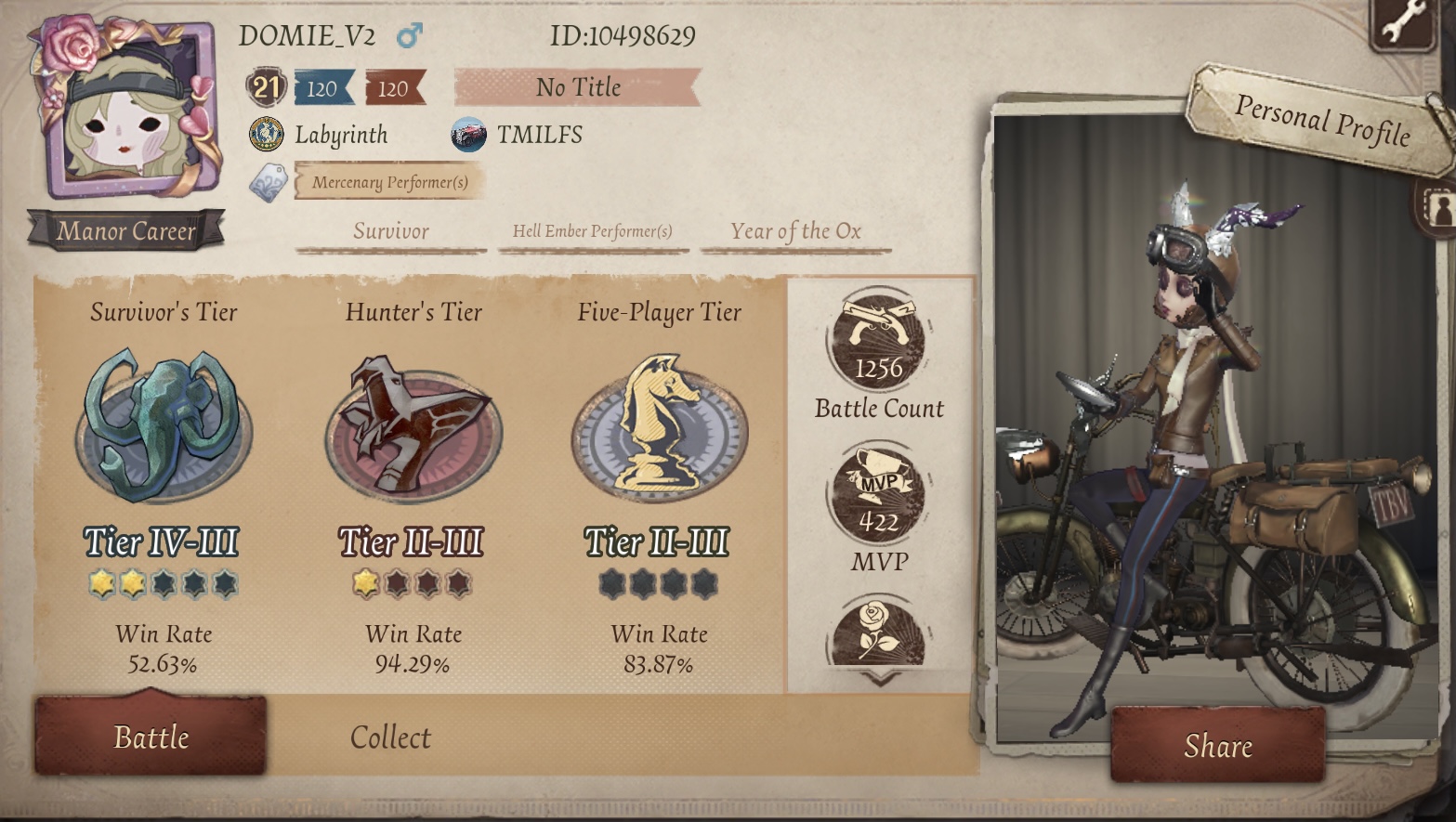1456x822 pixels.
Task: Click the No Title banner
Action: point(578,88)
